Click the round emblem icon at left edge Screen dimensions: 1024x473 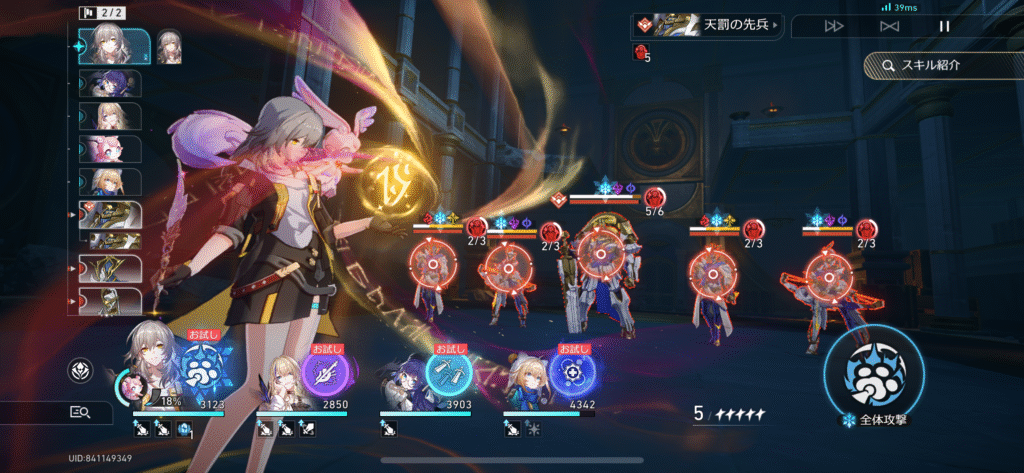point(80,371)
